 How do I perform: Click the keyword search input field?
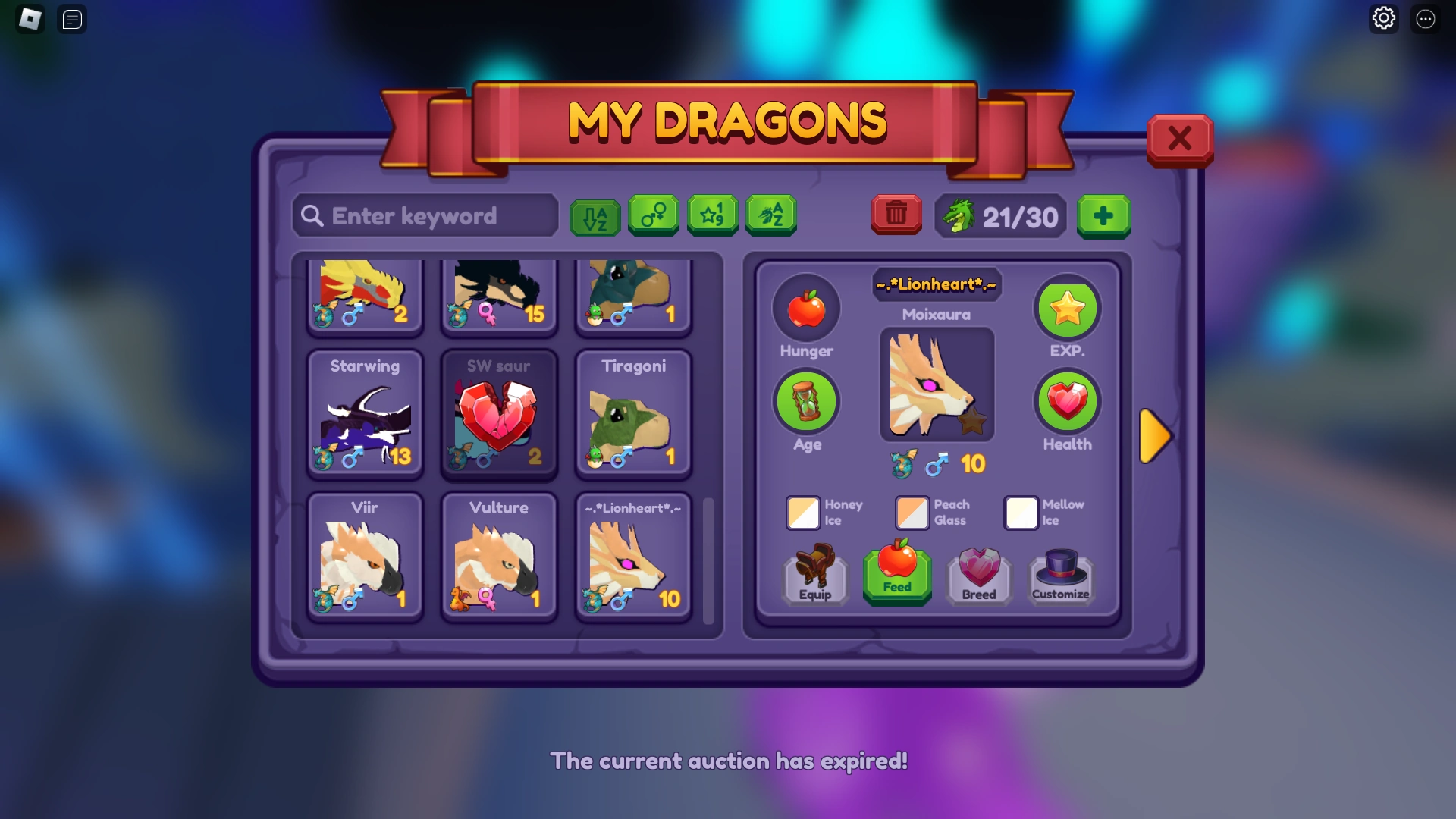pos(425,216)
